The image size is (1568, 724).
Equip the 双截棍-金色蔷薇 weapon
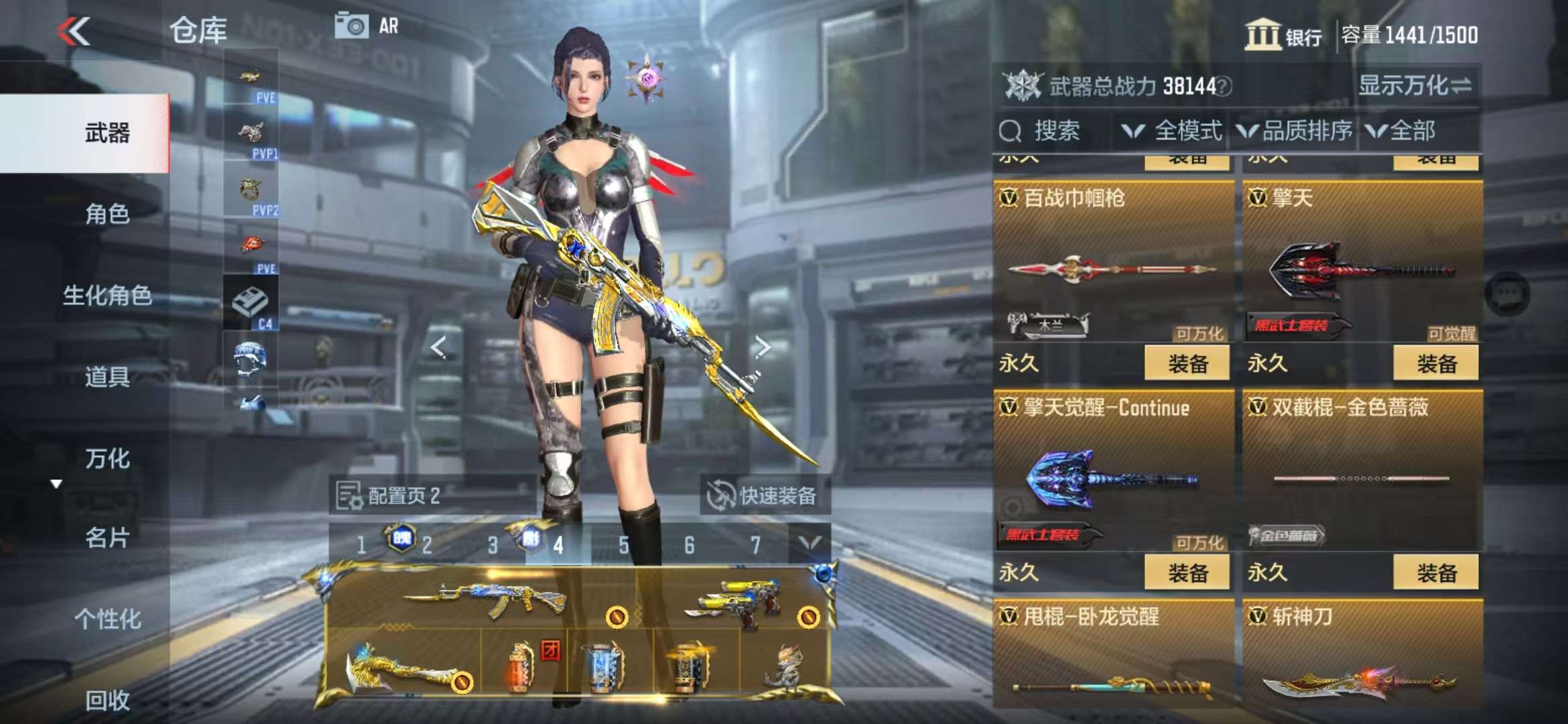click(x=1436, y=572)
